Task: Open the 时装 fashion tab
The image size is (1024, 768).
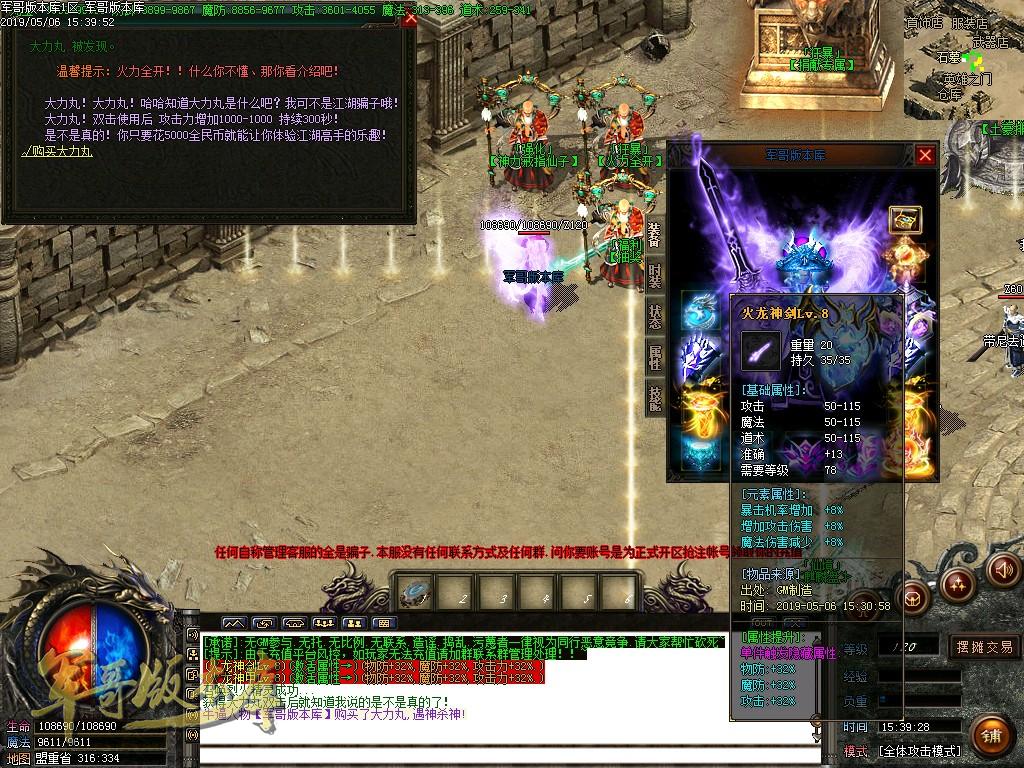Action: pos(654,275)
